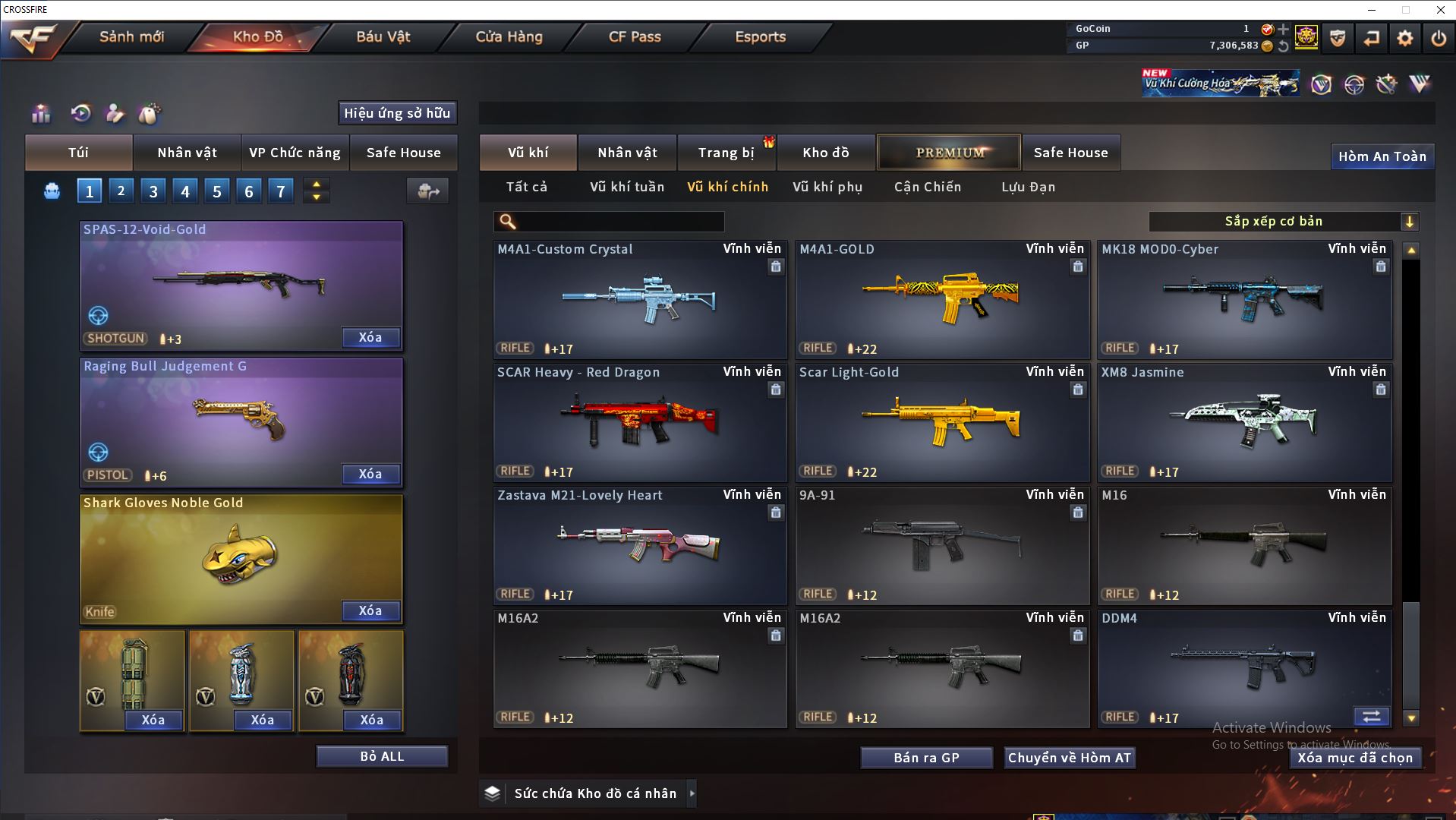Choose the SCAR Heavy - Red Dragon rifle
Image resolution: width=1456 pixels, height=820 pixels.
coord(639,423)
